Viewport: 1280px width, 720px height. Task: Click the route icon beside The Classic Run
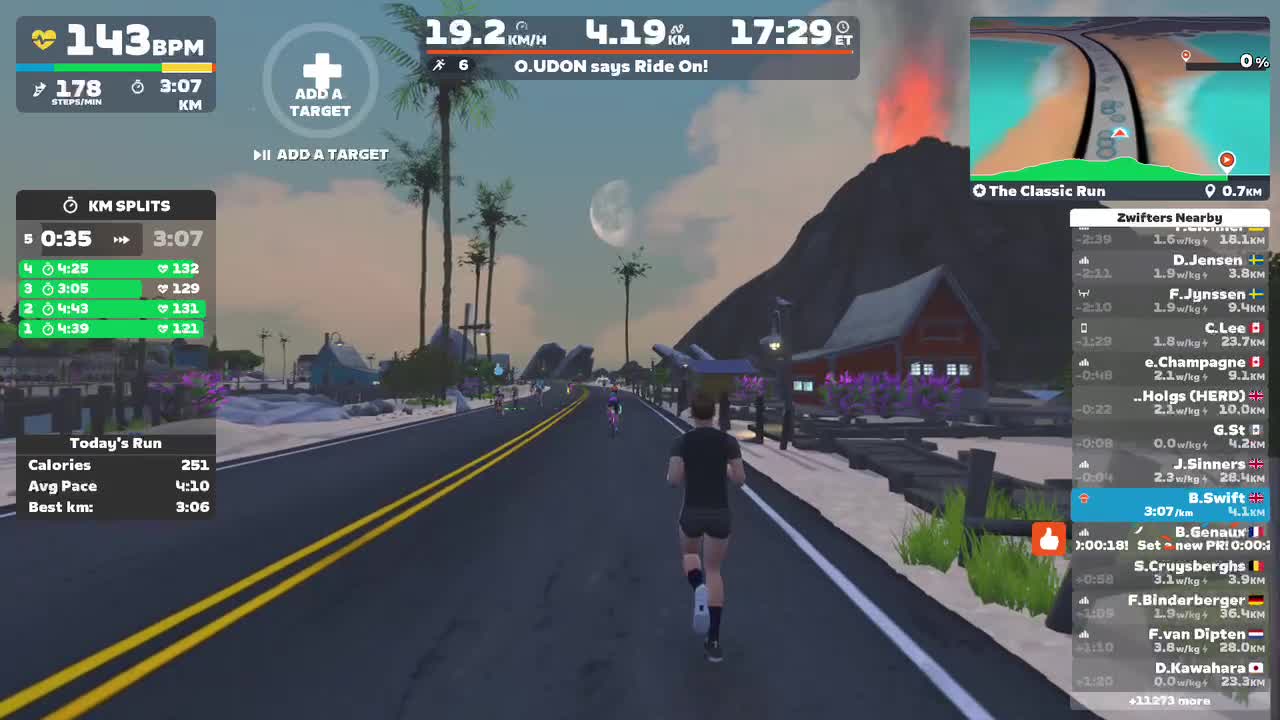978,191
